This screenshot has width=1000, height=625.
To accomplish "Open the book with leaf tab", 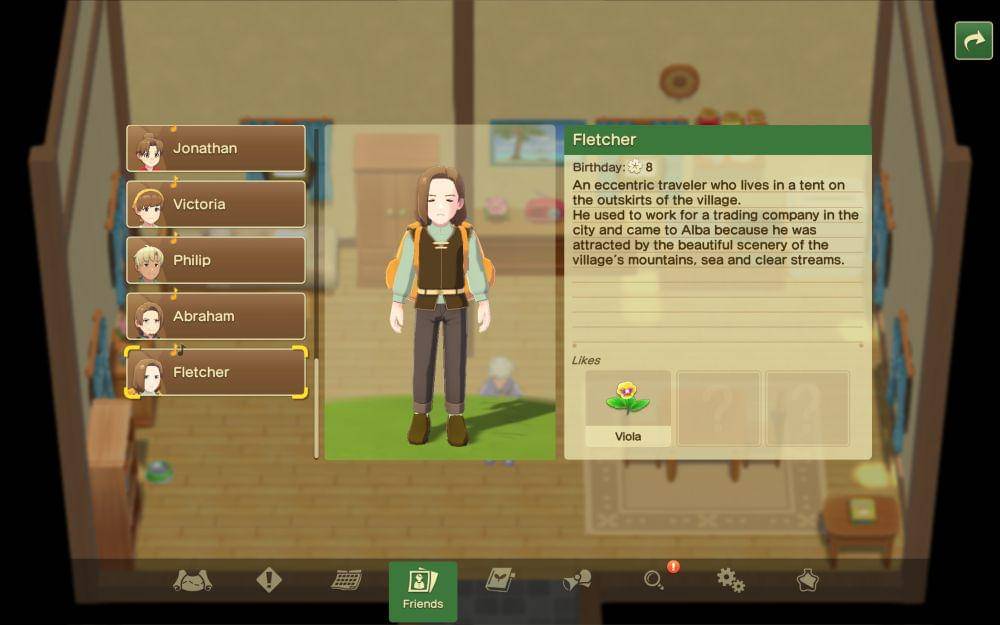I will (499, 580).
